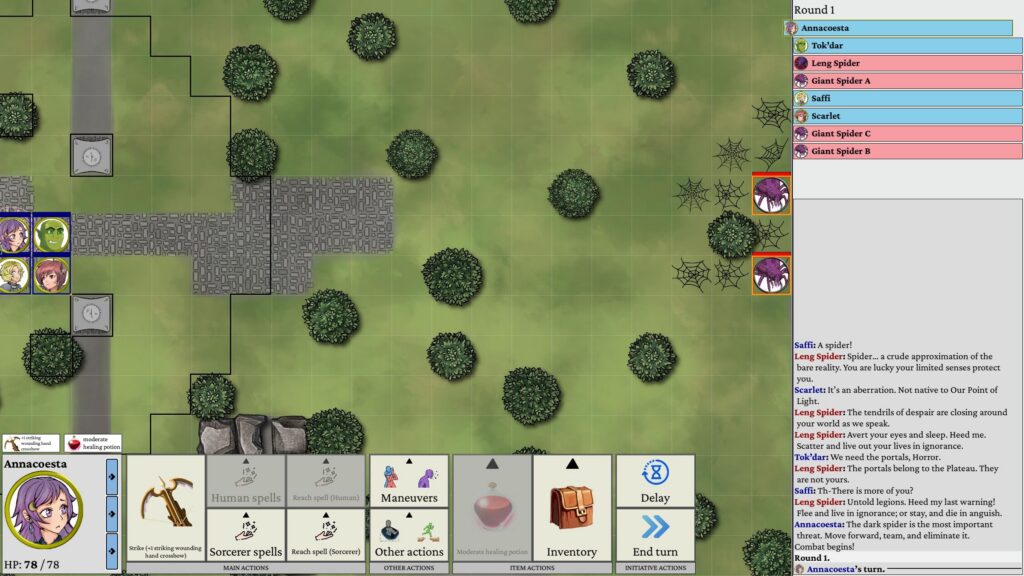The width and height of the screenshot is (1024, 576).
Task: Select Tok'dar in the initiative list
Action: point(907,46)
